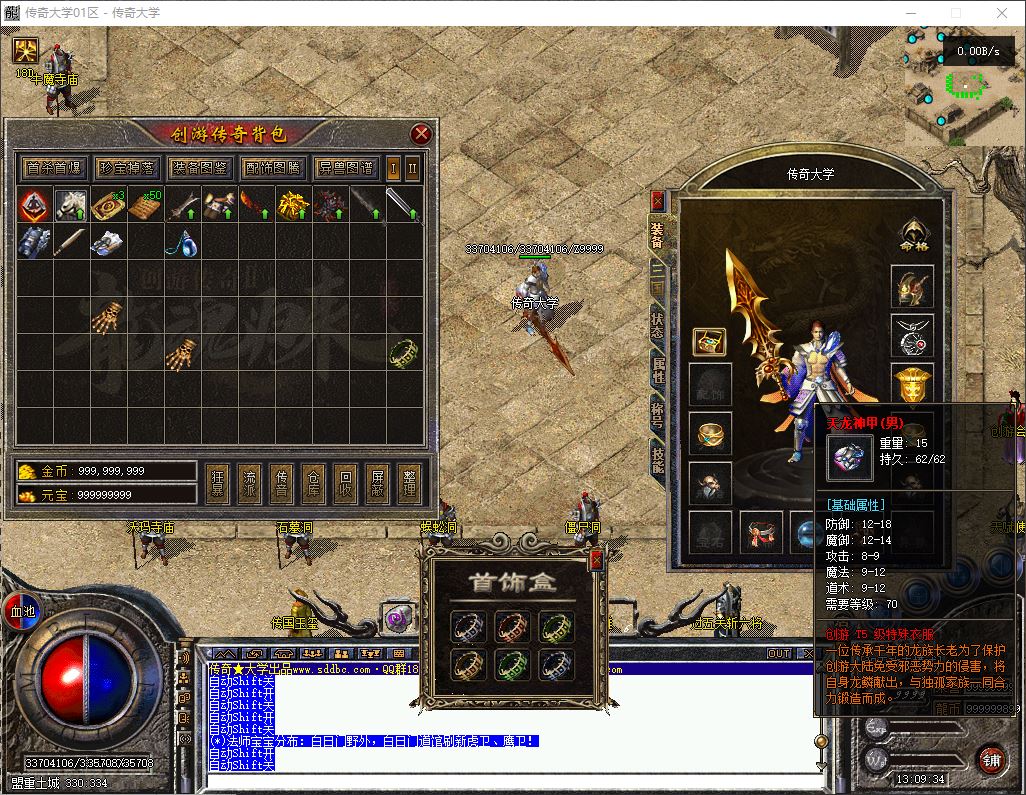Open the 技能 skills tab
This screenshot has width=1026, height=795.
(x=657, y=461)
